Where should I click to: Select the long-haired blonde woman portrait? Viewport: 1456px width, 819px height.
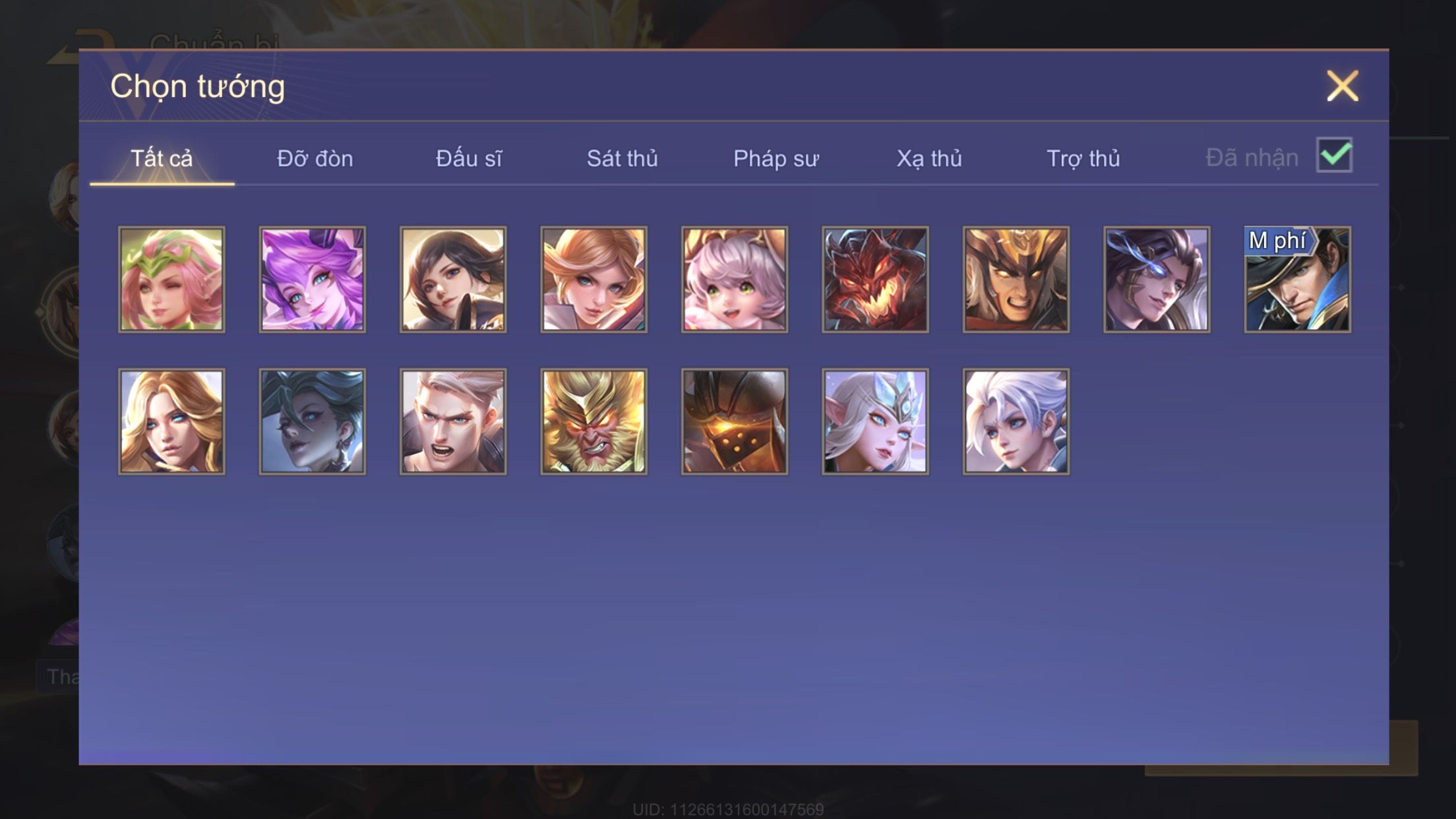pyautogui.click(x=171, y=421)
